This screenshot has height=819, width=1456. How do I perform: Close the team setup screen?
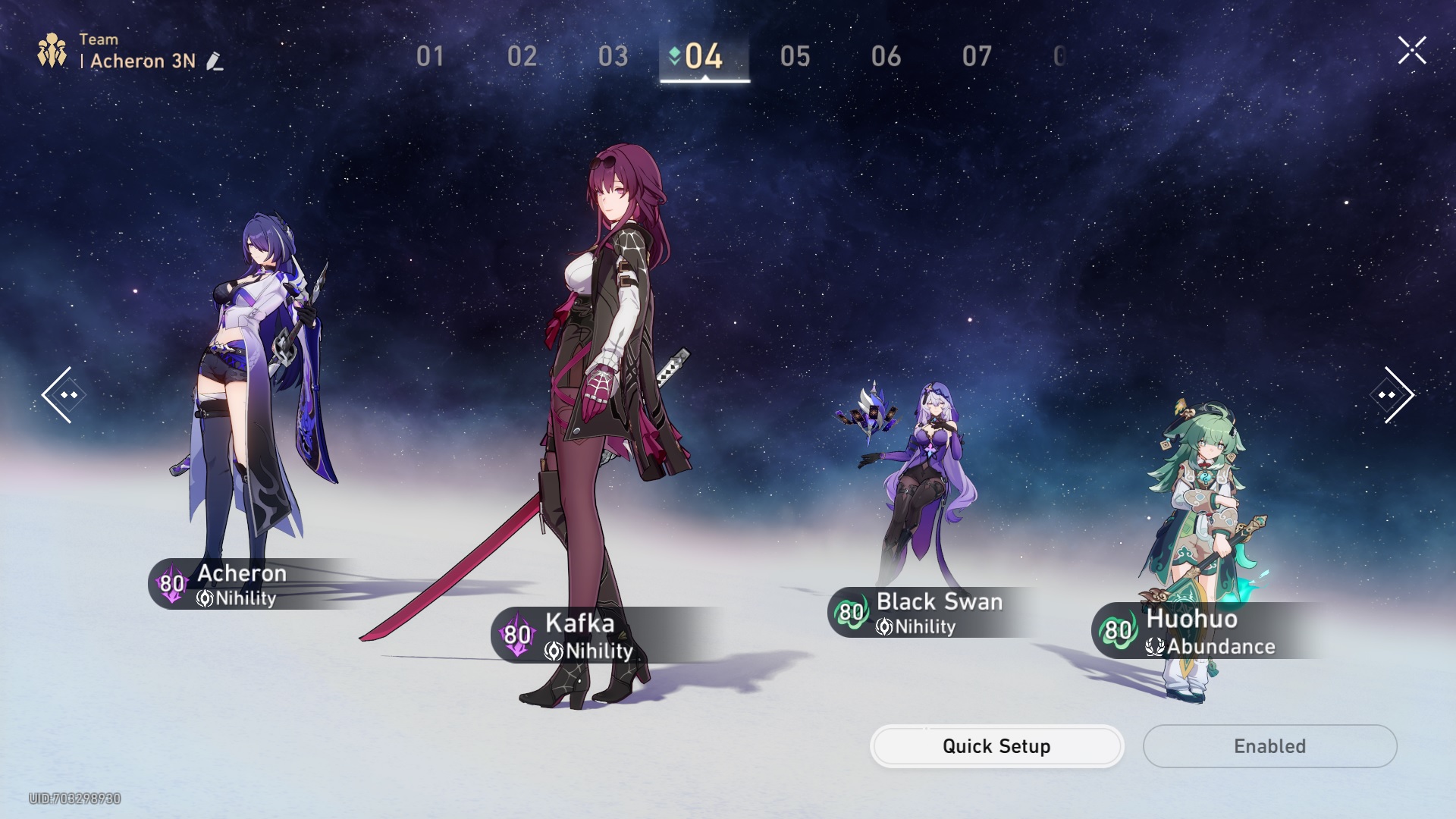tap(1412, 51)
